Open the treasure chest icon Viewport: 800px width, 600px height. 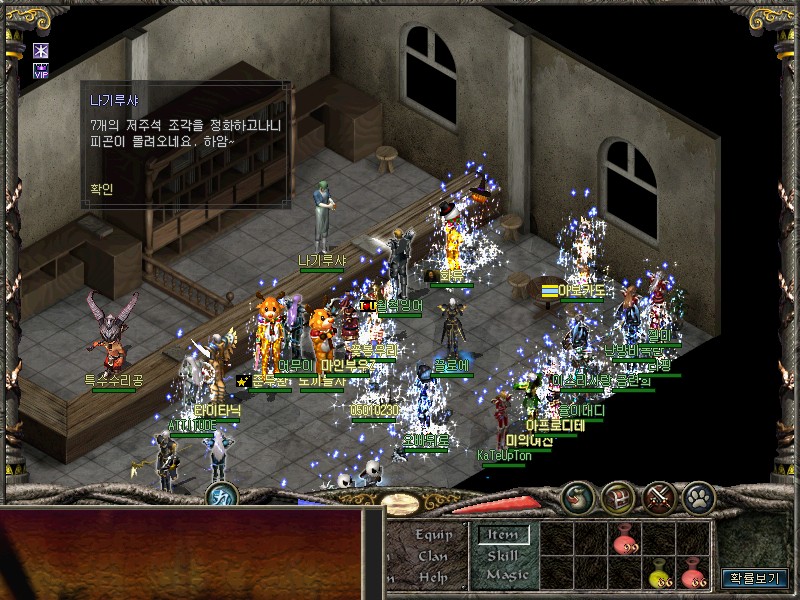click(x=617, y=497)
